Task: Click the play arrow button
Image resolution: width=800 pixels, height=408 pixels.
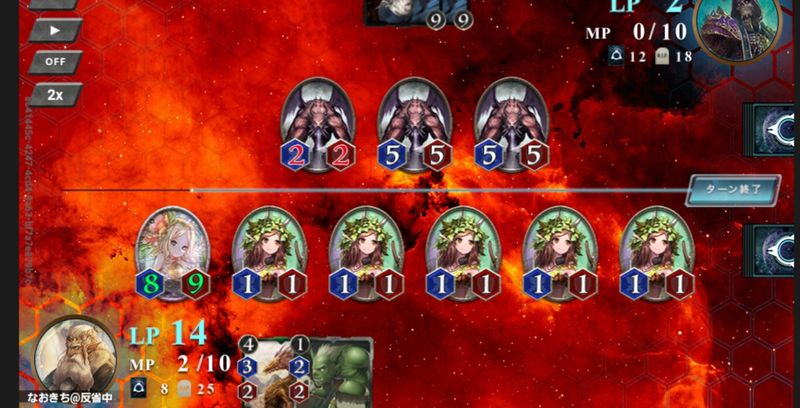Action: (55, 29)
